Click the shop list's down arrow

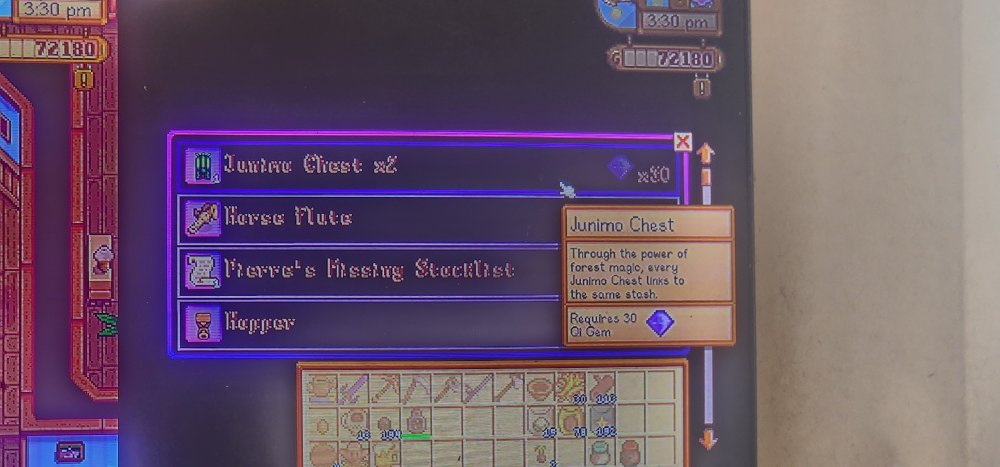point(707,438)
